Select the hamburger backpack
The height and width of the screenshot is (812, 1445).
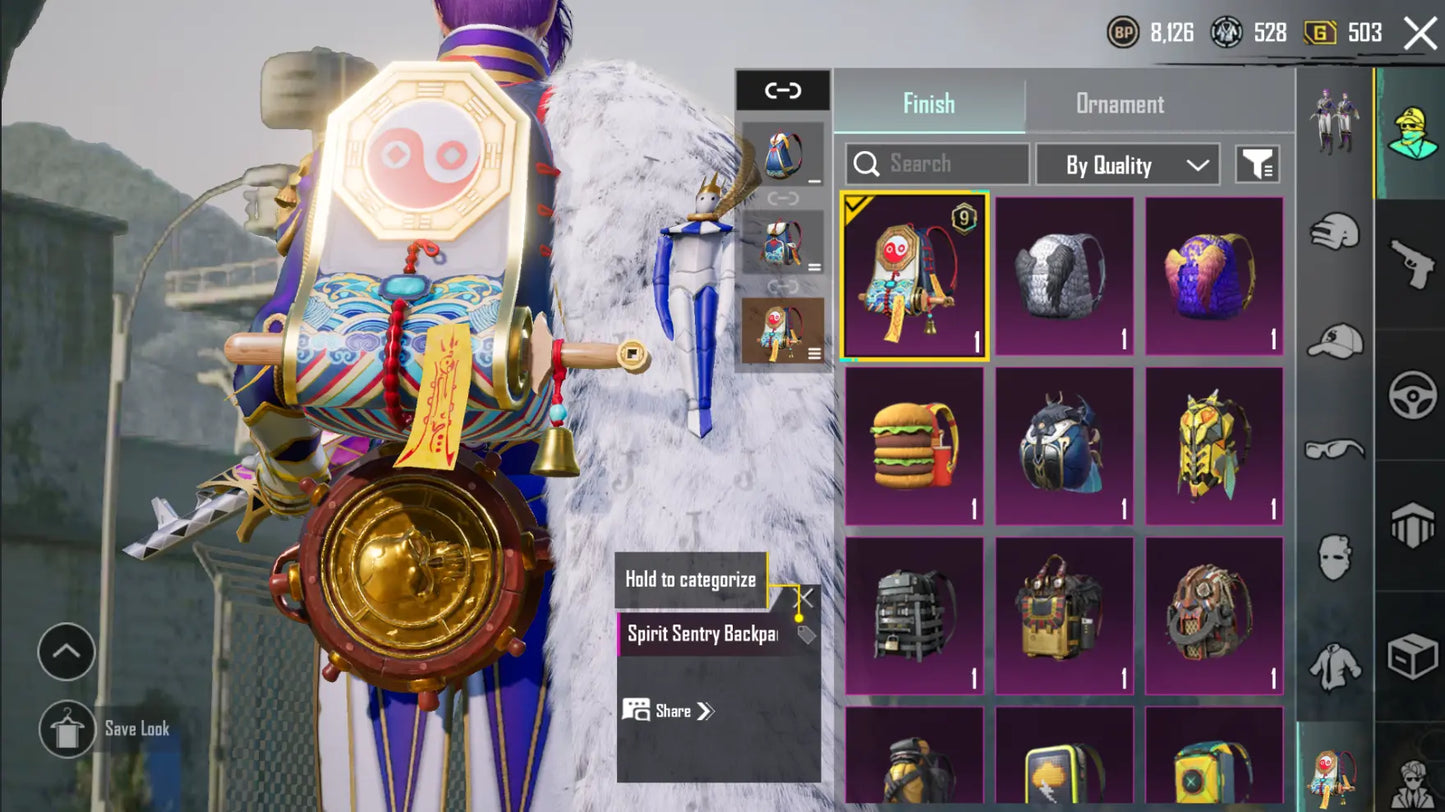click(x=914, y=446)
